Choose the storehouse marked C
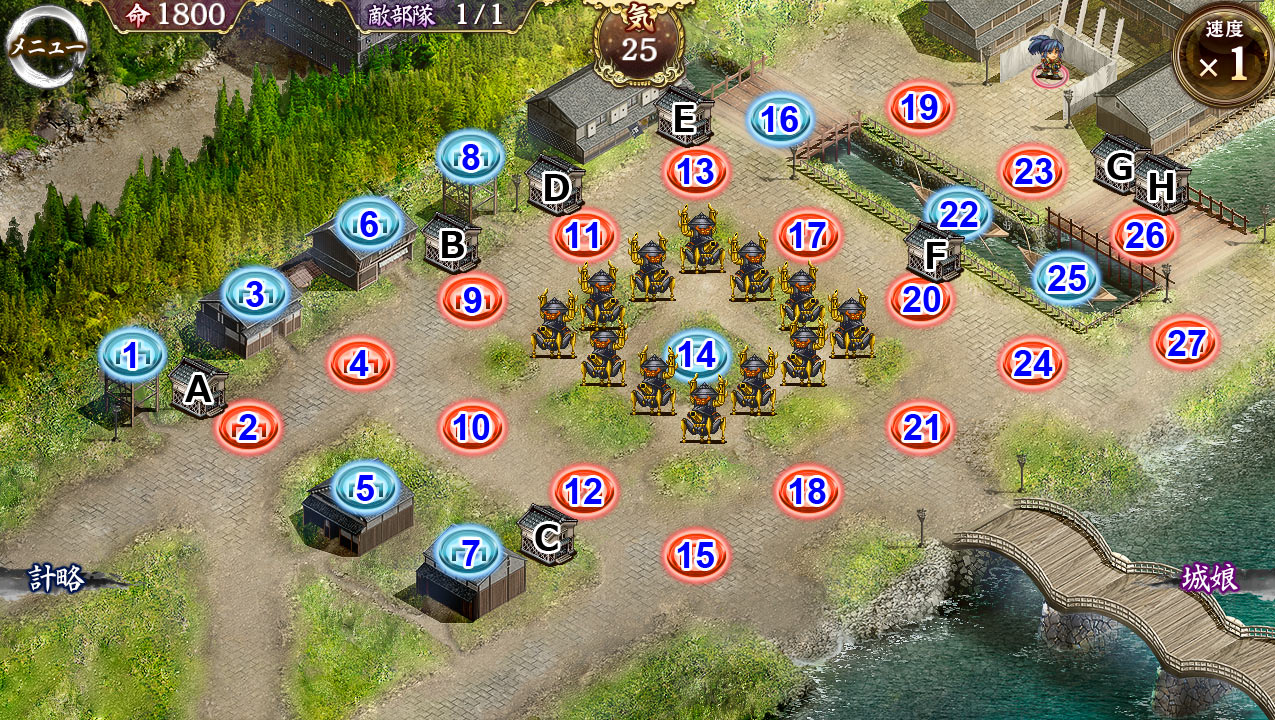Image resolution: width=1275 pixels, height=720 pixels. click(547, 536)
